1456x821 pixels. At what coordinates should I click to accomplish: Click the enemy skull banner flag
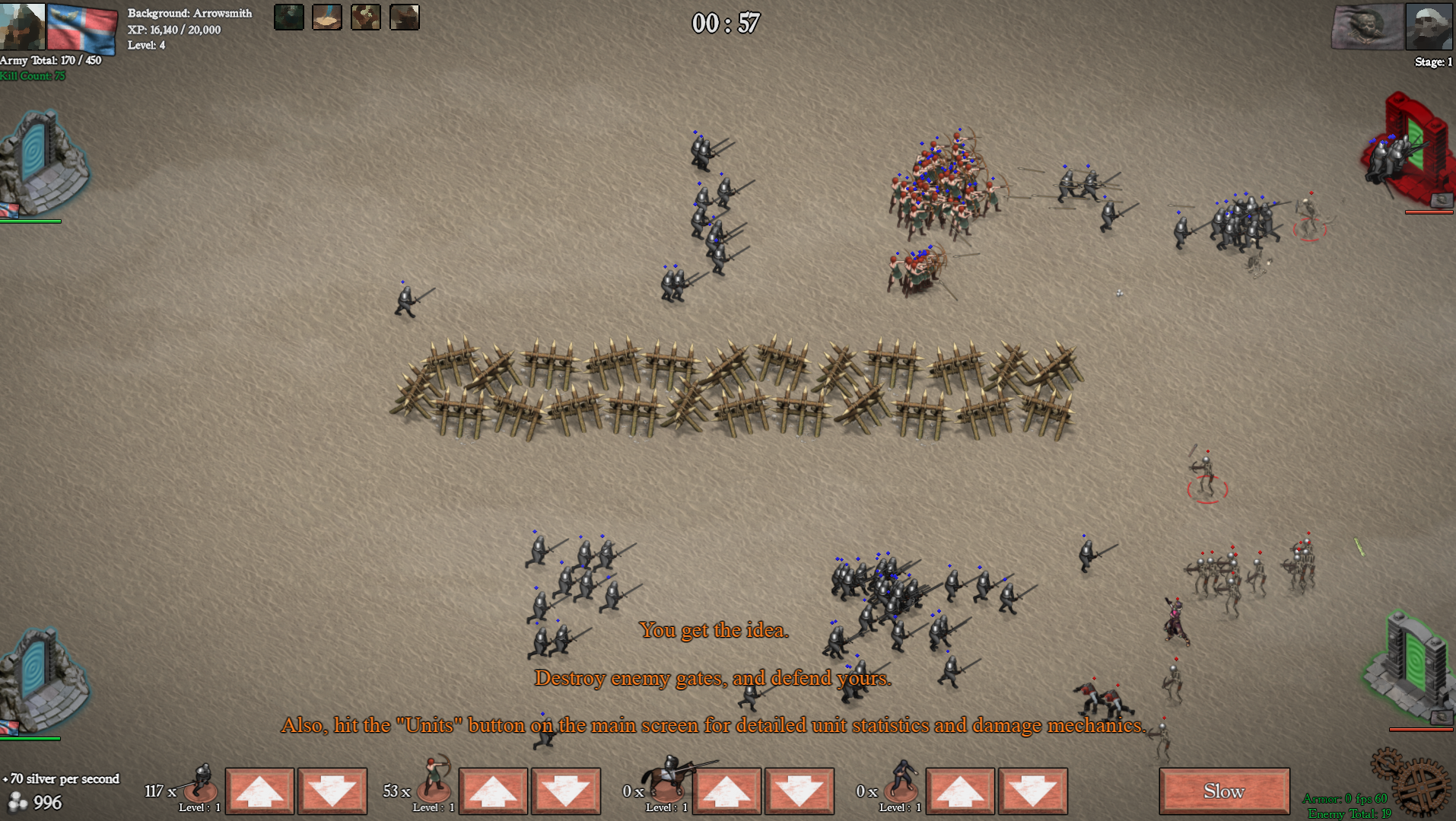pos(1367,26)
